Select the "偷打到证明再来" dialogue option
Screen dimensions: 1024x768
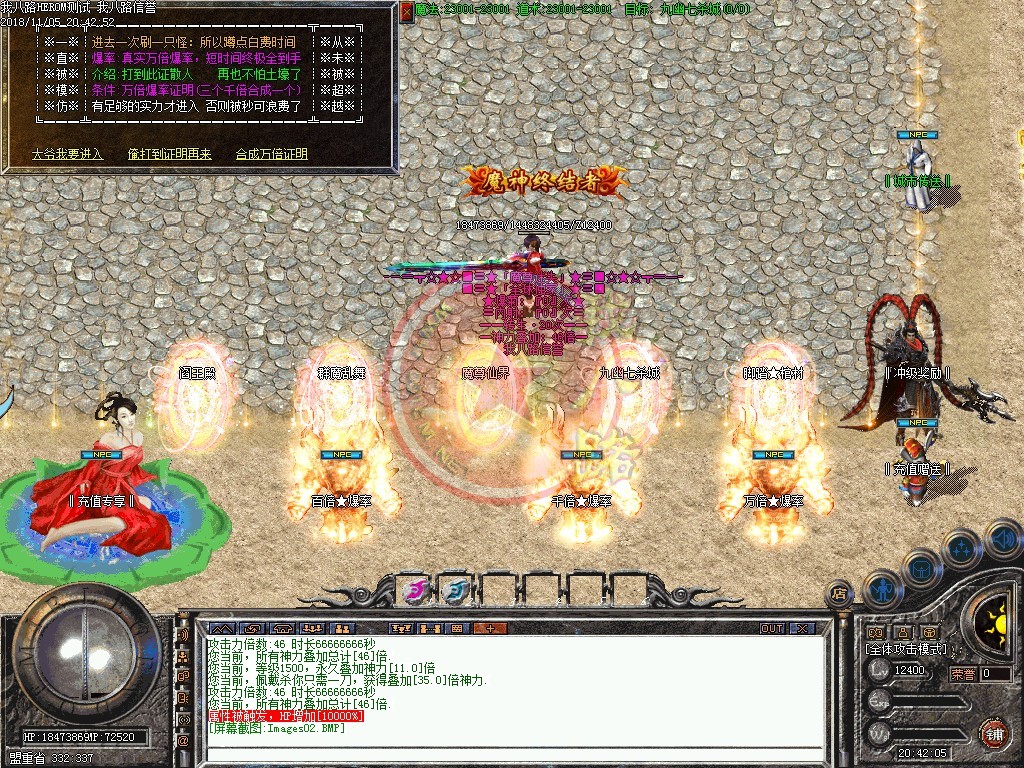[169, 154]
